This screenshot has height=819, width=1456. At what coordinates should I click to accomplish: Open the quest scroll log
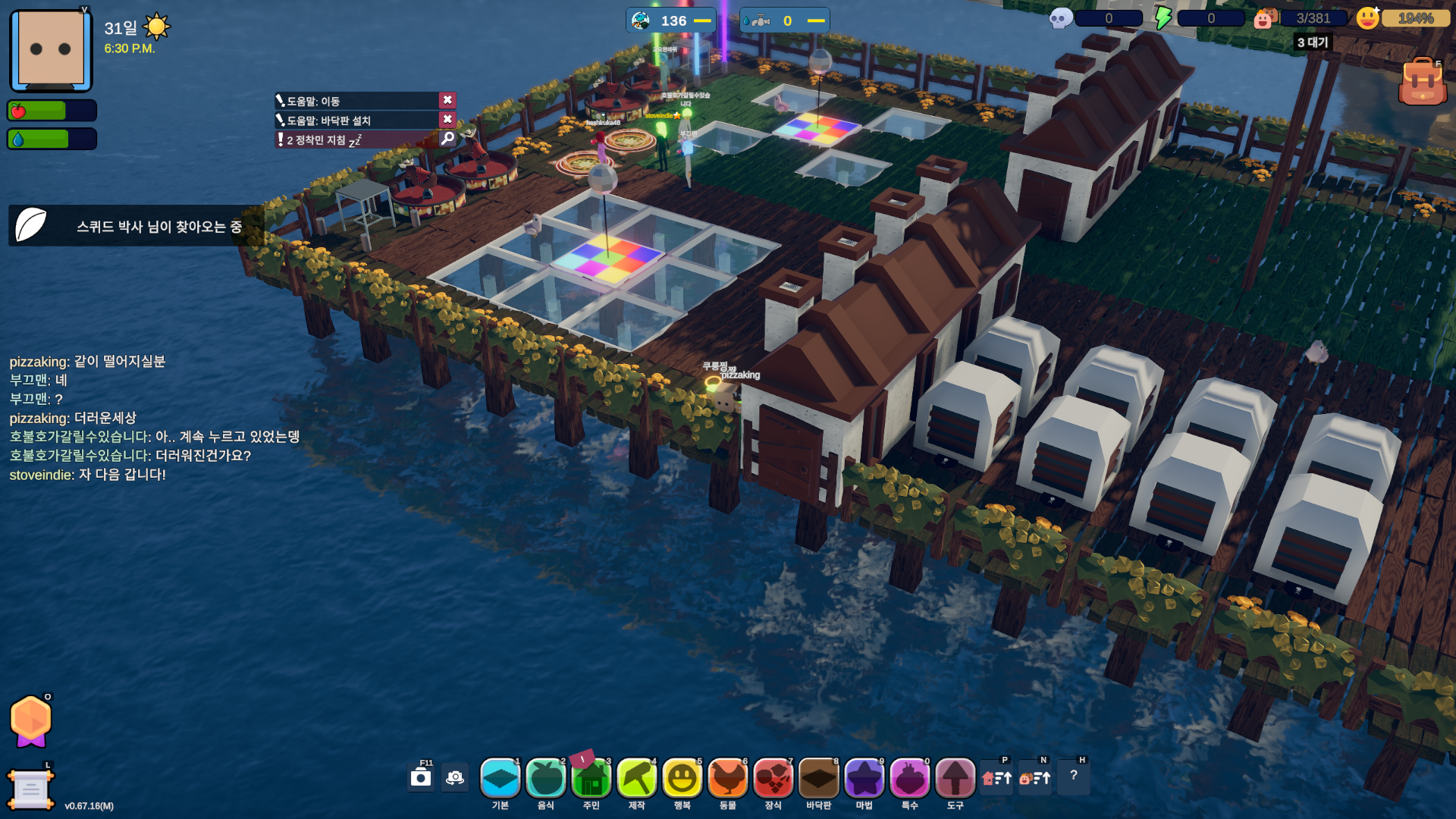(x=30, y=789)
